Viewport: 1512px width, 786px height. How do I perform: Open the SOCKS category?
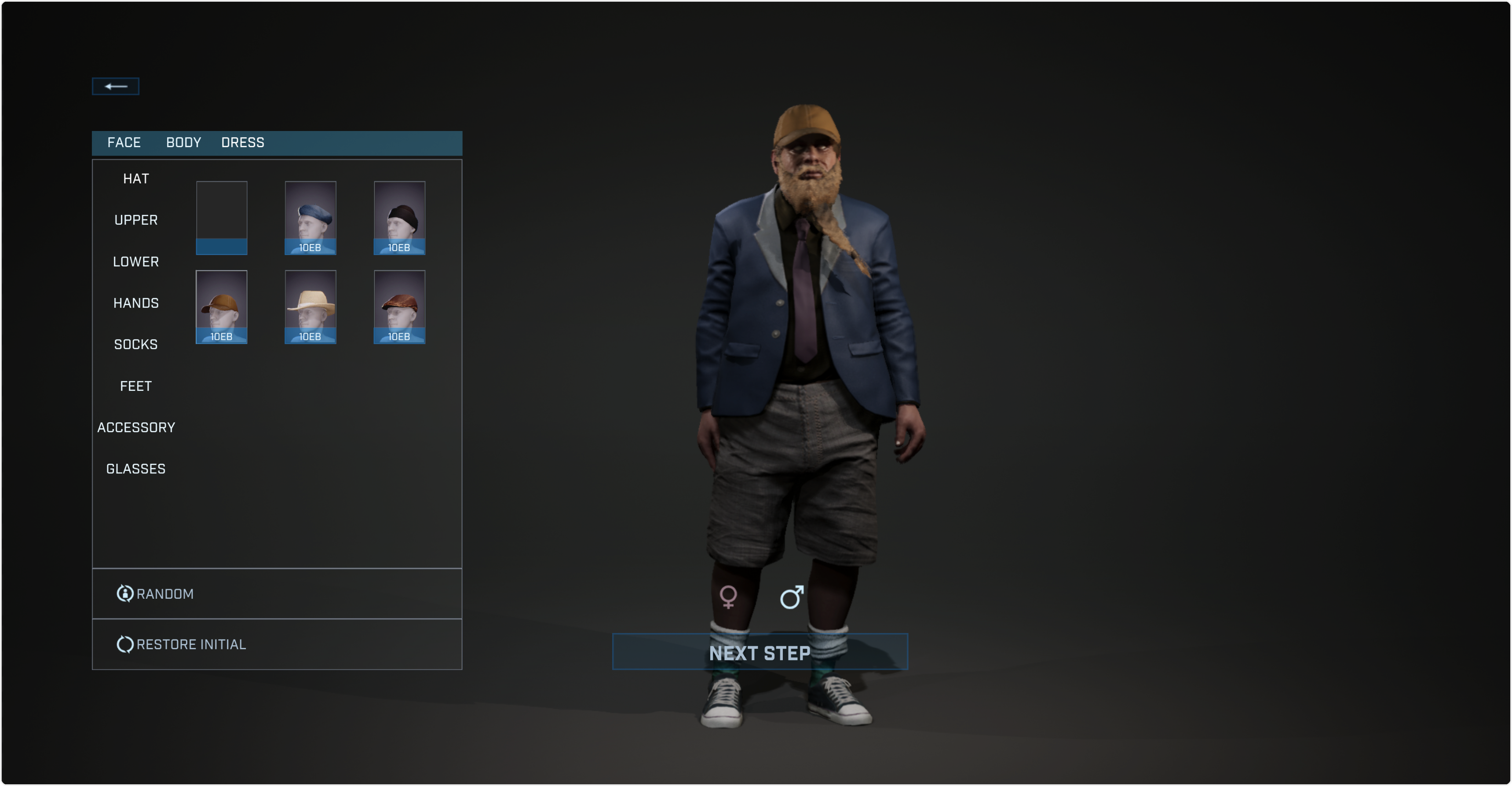pyautogui.click(x=136, y=344)
